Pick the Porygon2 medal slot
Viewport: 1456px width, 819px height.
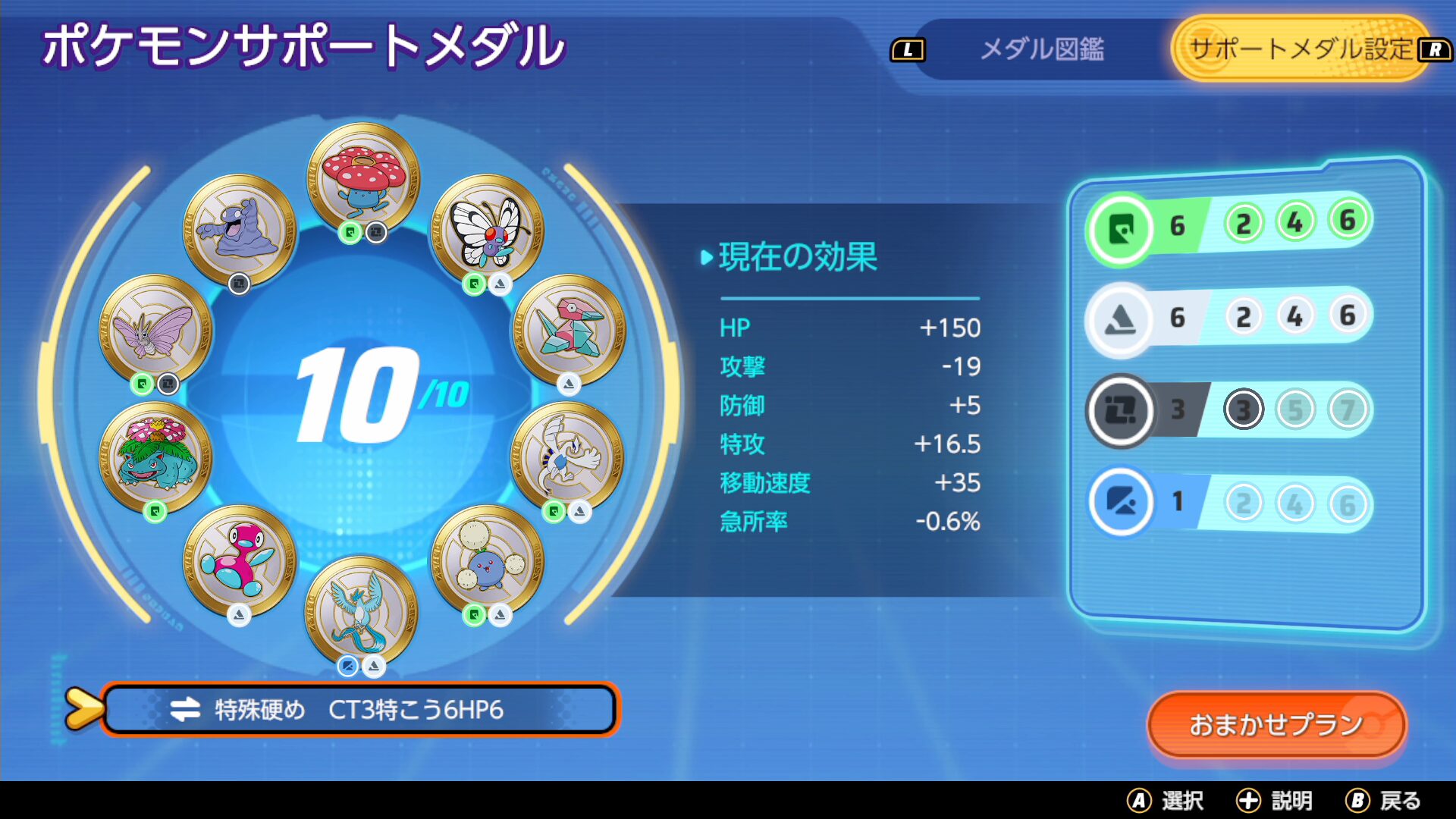tap(239, 561)
